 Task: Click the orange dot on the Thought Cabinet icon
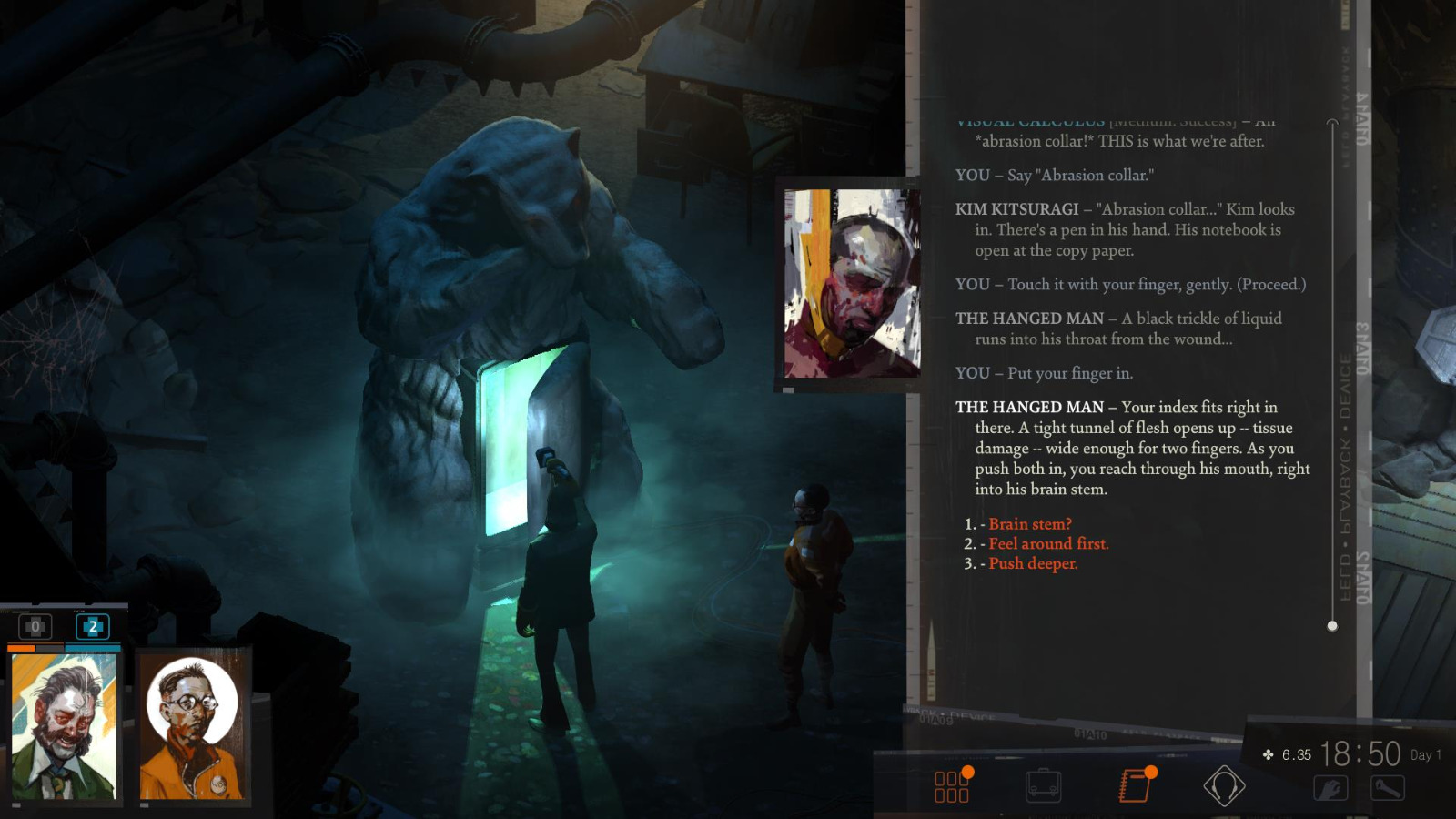[968, 771]
